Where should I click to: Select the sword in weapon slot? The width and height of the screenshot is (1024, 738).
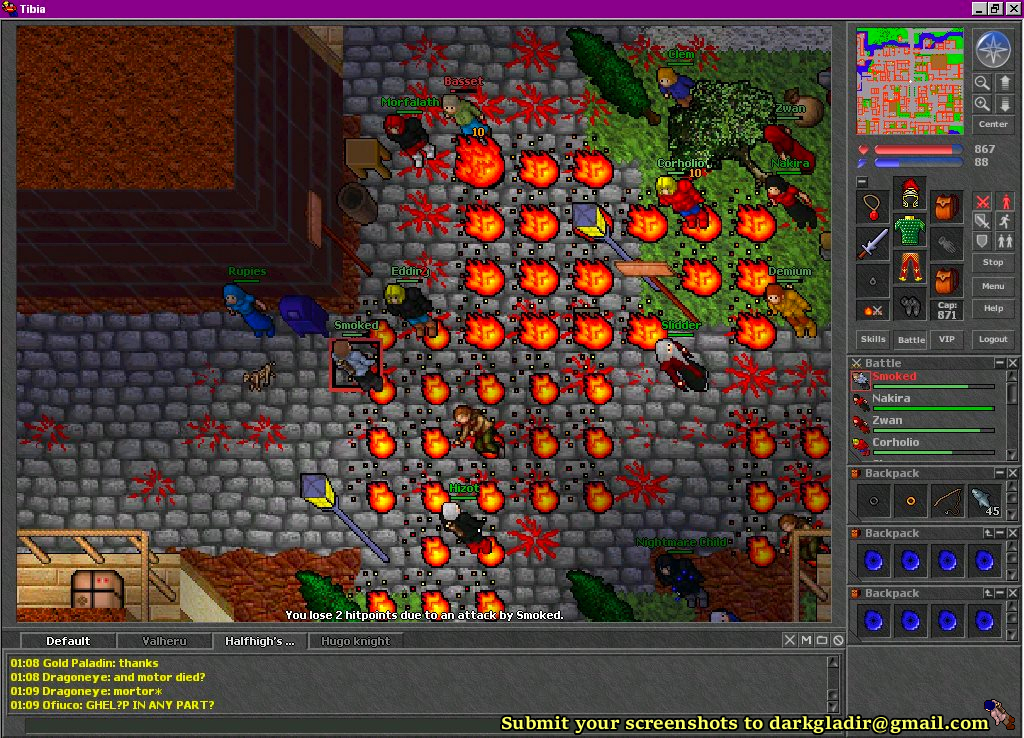873,243
